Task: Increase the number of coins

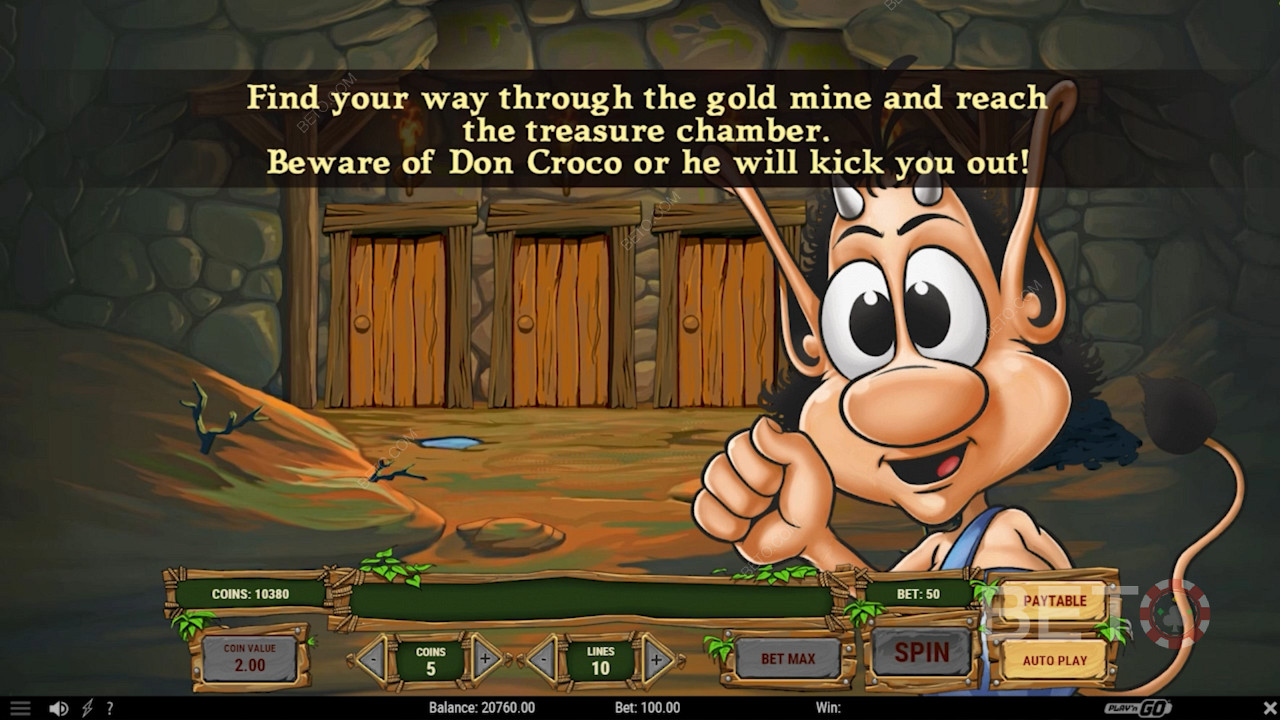Action: (487, 659)
